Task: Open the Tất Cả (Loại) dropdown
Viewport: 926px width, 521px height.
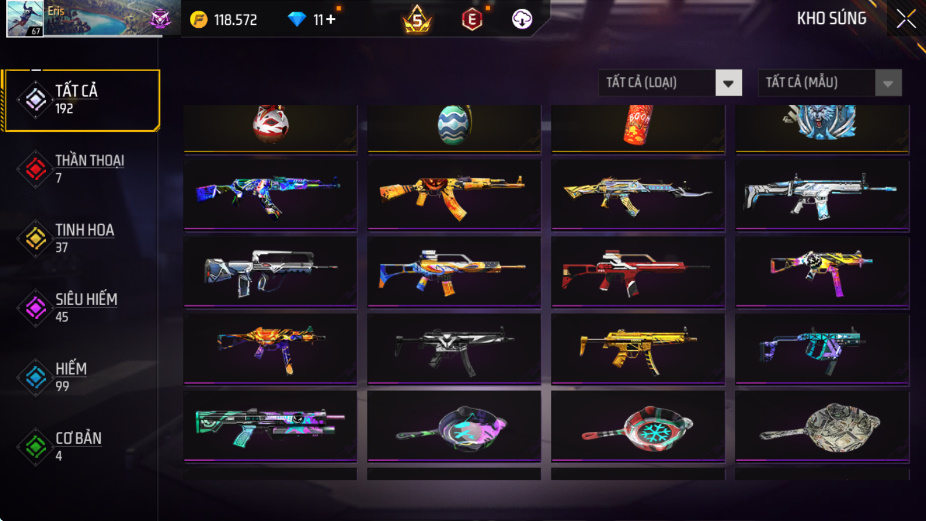Action: point(671,83)
